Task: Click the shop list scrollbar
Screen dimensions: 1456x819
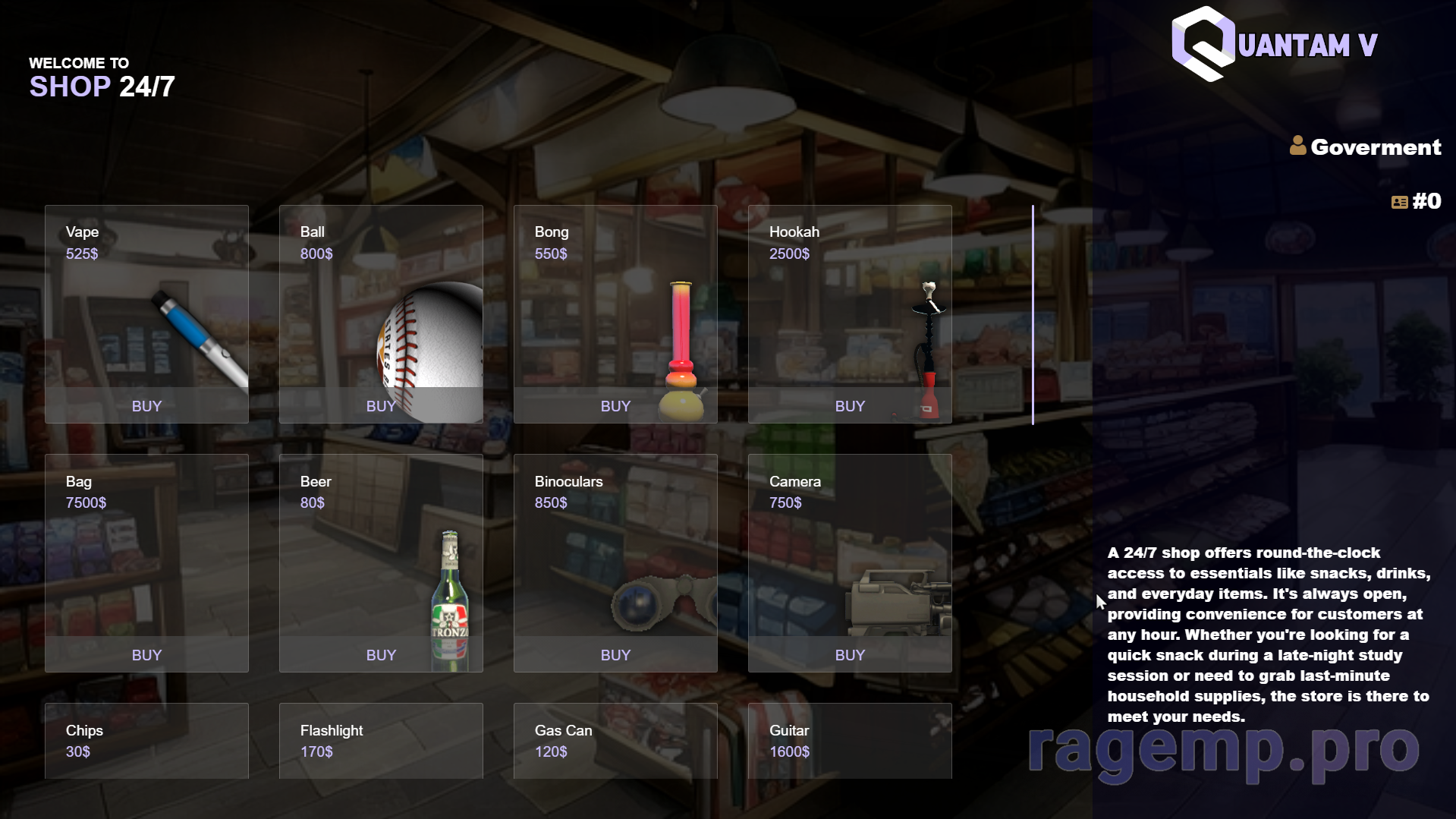Action: click(x=1033, y=314)
